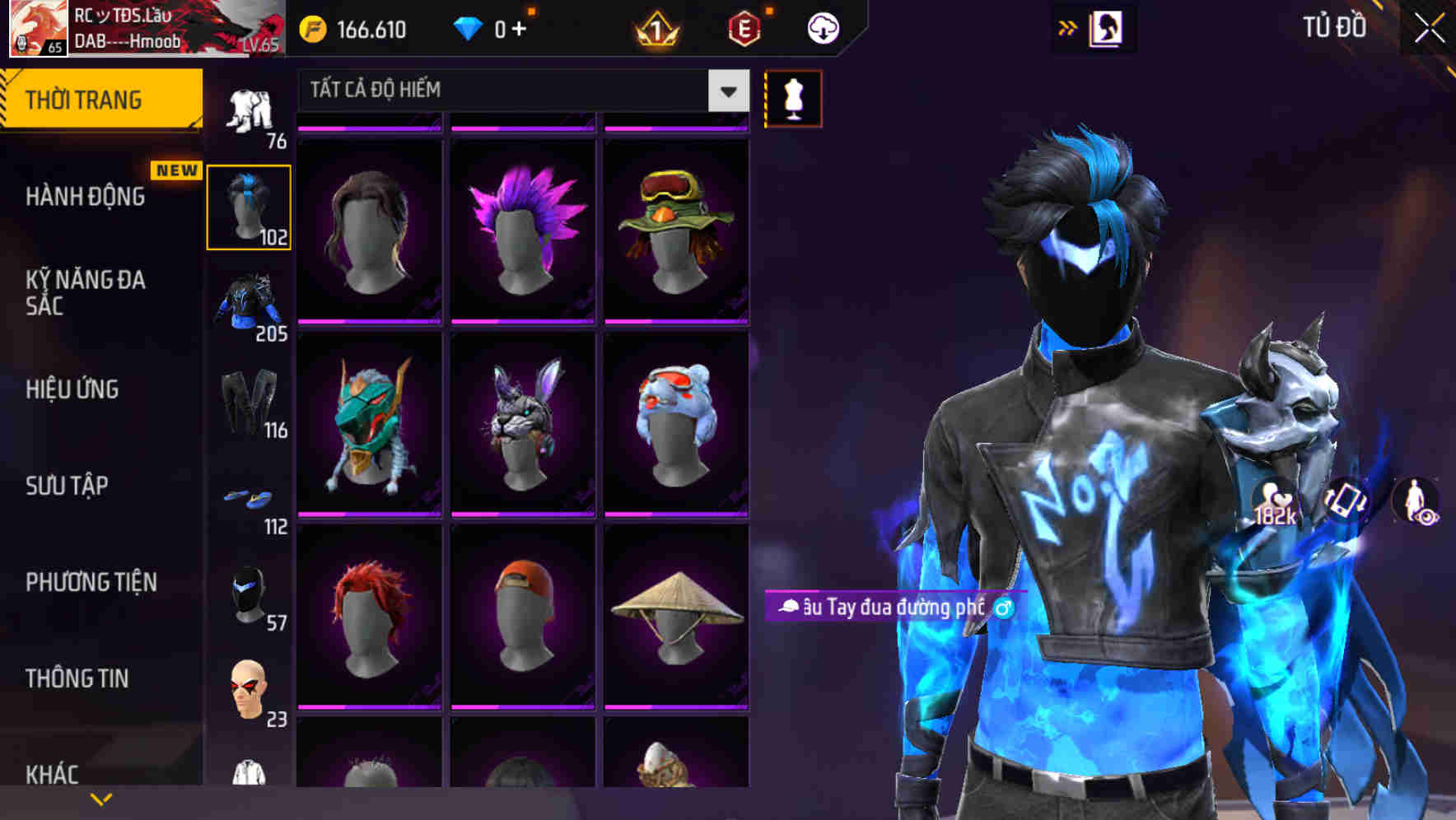This screenshot has width=1456, height=820.
Task: Click the double-arrow collapse chevron near top right
Action: point(1068,27)
